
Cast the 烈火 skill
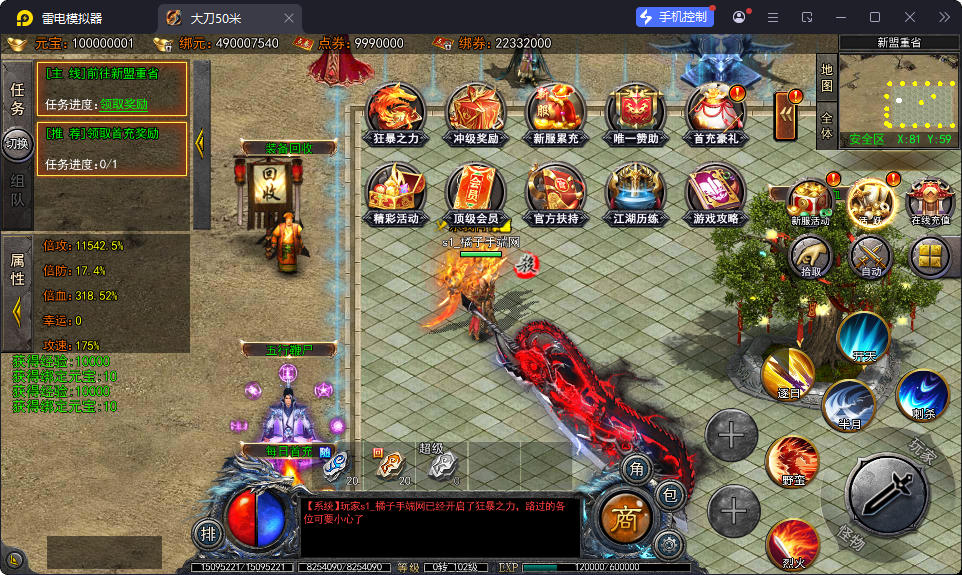pos(792,543)
